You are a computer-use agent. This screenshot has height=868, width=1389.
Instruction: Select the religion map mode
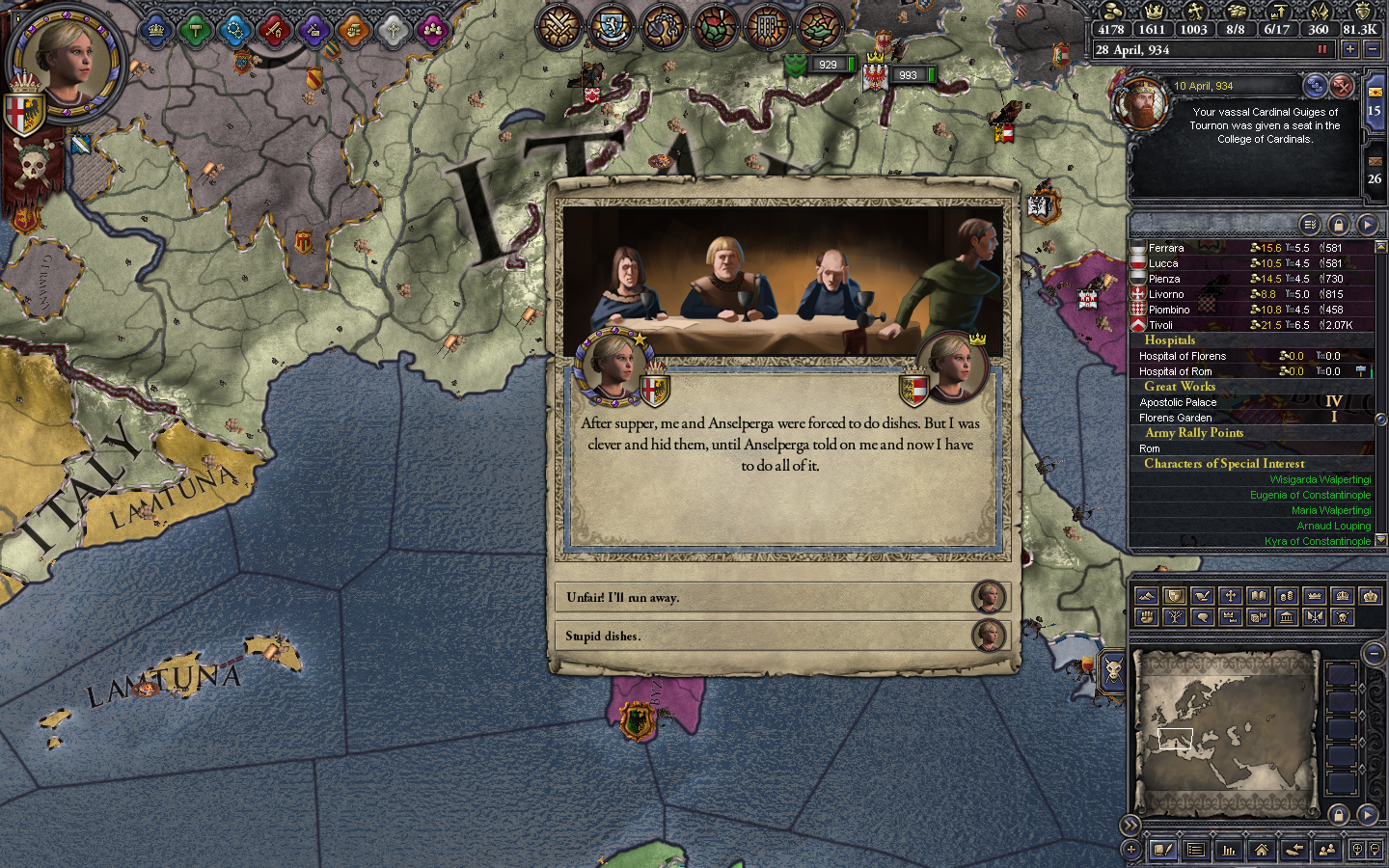1231,595
